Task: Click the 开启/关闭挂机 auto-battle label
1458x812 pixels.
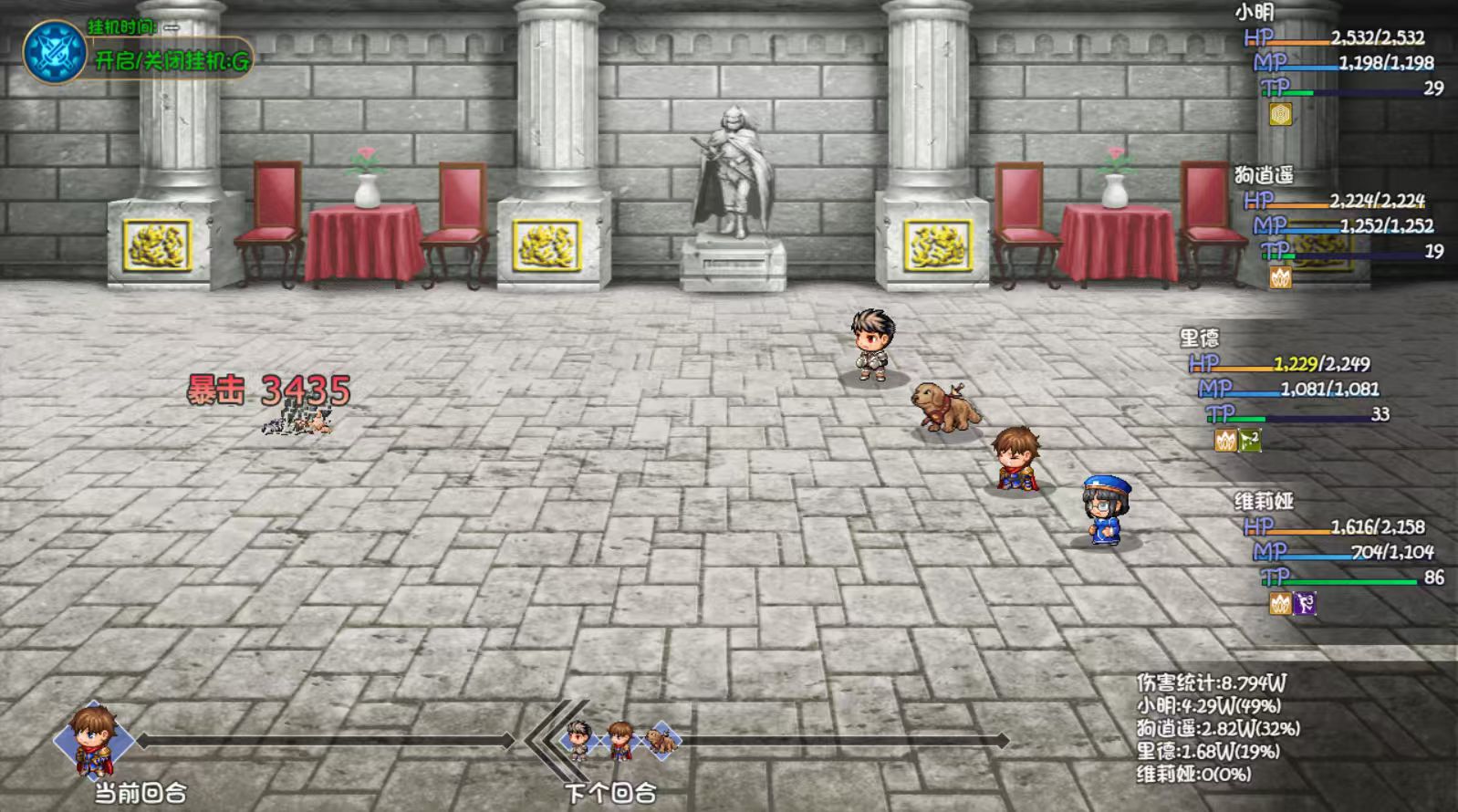Action: point(172,61)
